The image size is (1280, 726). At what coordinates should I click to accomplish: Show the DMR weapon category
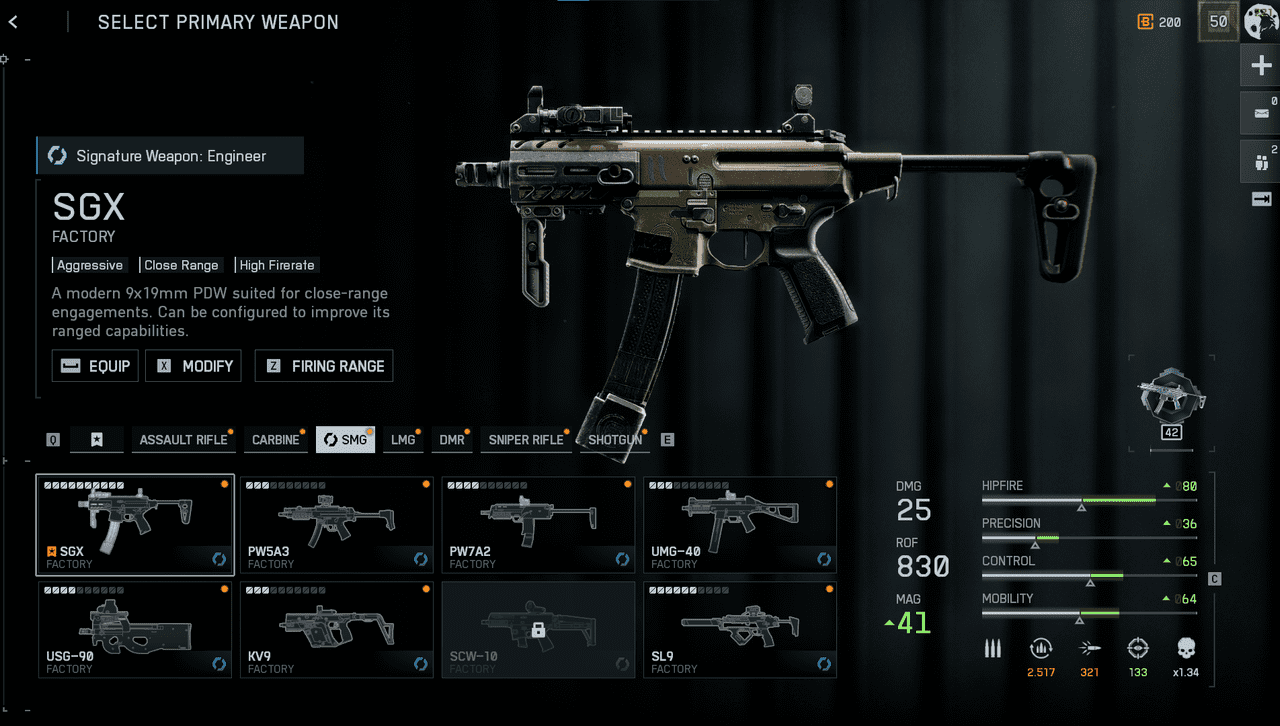tap(452, 440)
